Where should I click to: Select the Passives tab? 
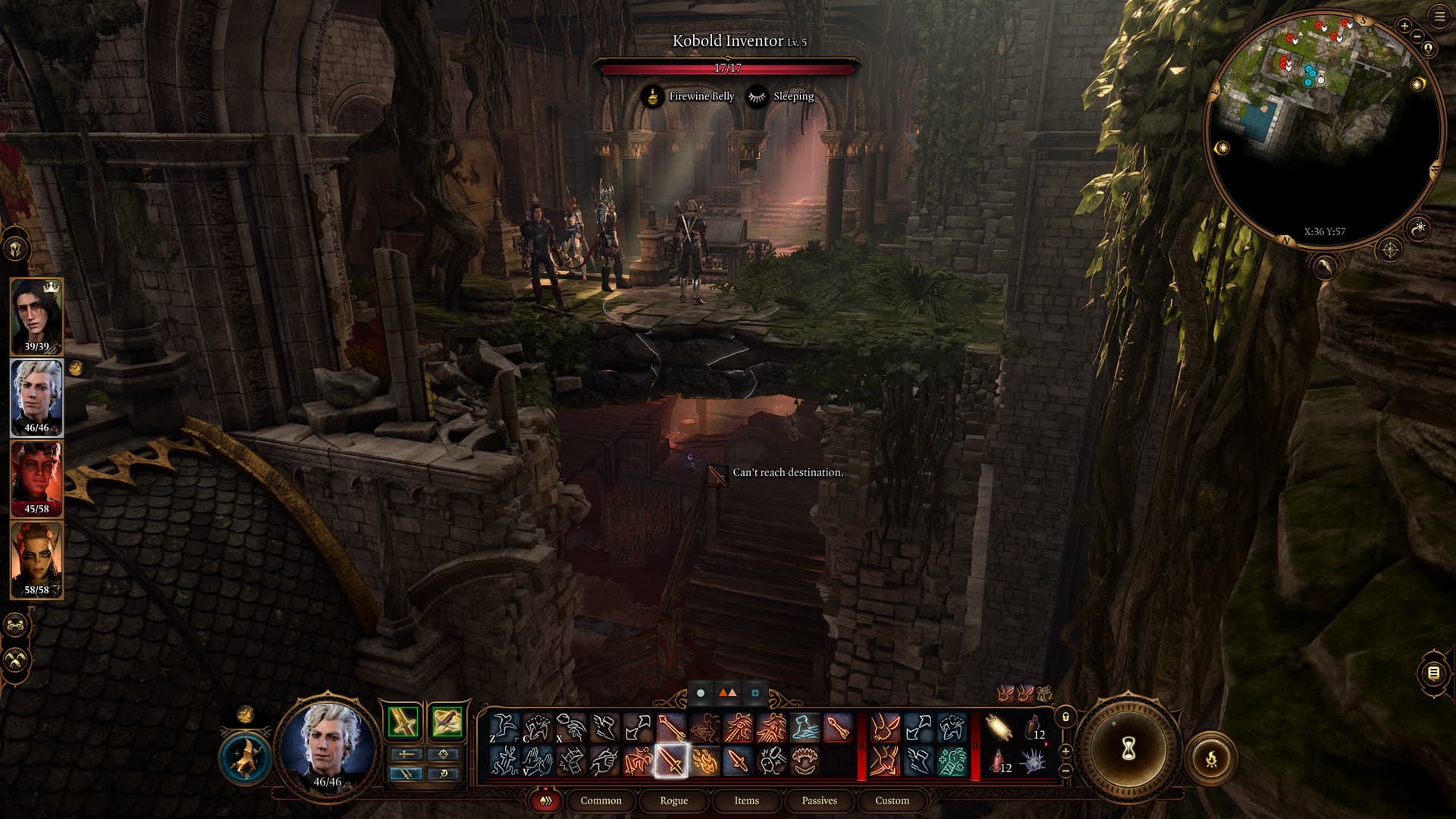[x=819, y=800]
